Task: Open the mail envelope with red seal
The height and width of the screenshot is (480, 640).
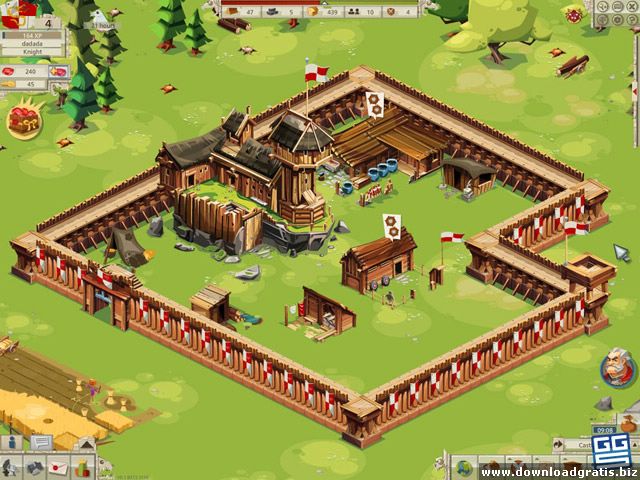Action: pos(58,467)
